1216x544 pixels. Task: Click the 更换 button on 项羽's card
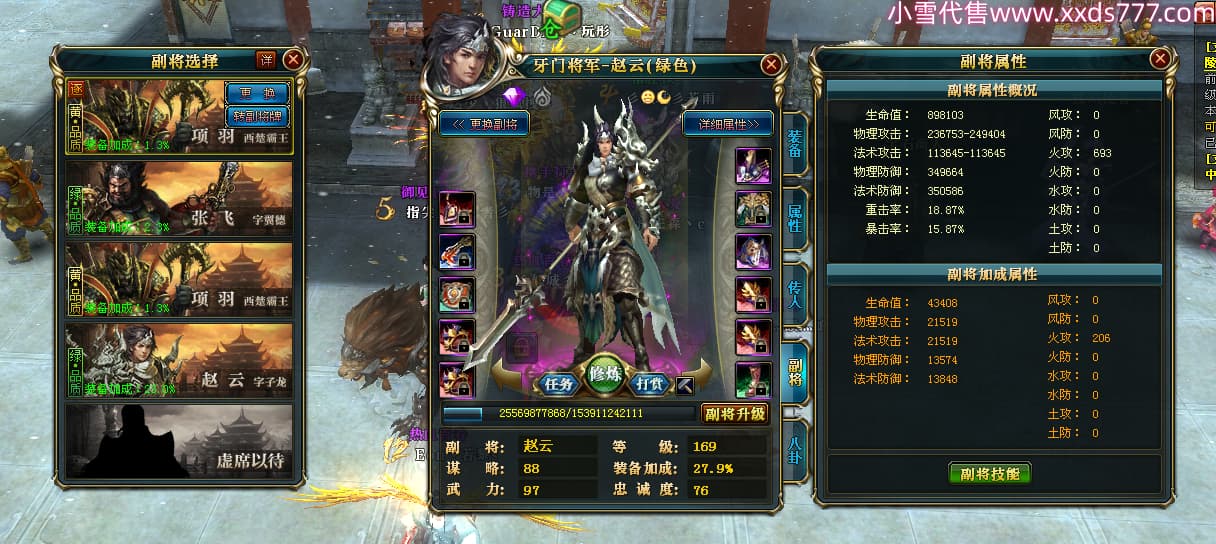(257, 93)
